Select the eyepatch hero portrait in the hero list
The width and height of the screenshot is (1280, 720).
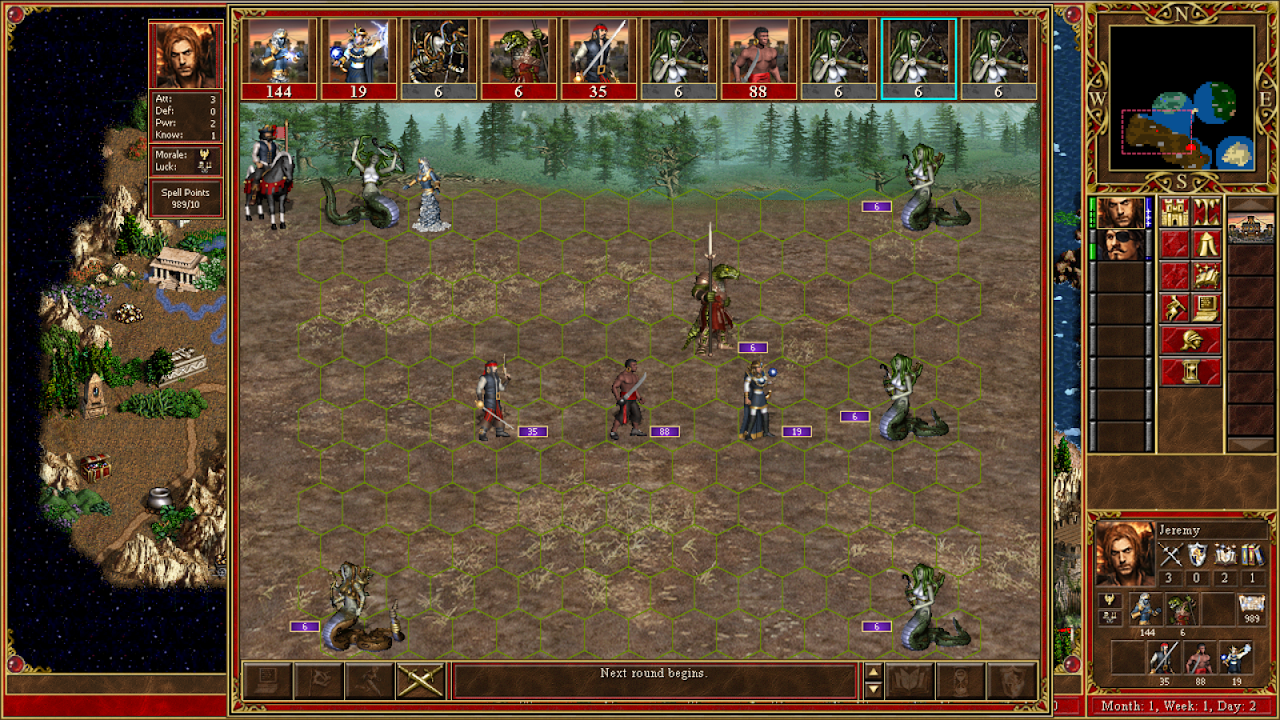click(x=1121, y=245)
